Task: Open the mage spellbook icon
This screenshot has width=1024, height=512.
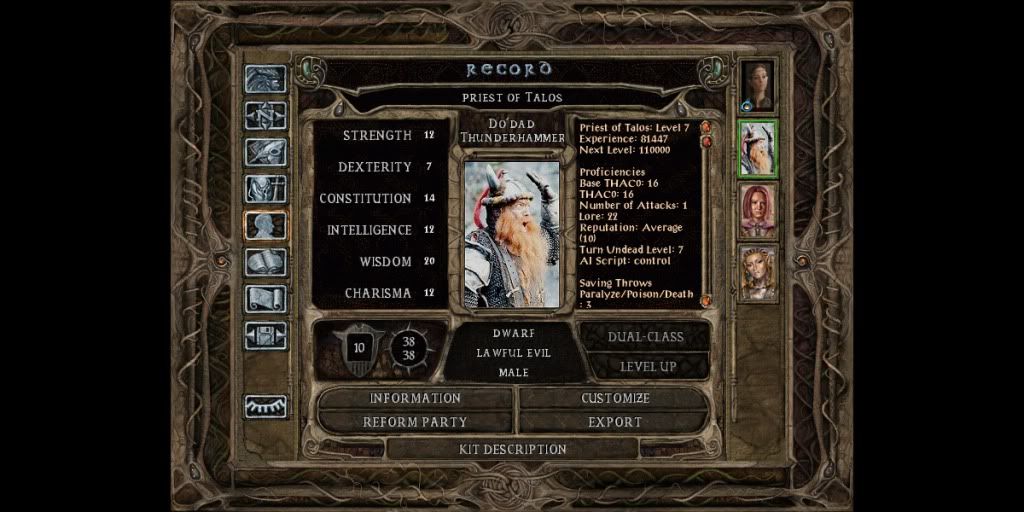Action: click(x=266, y=262)
